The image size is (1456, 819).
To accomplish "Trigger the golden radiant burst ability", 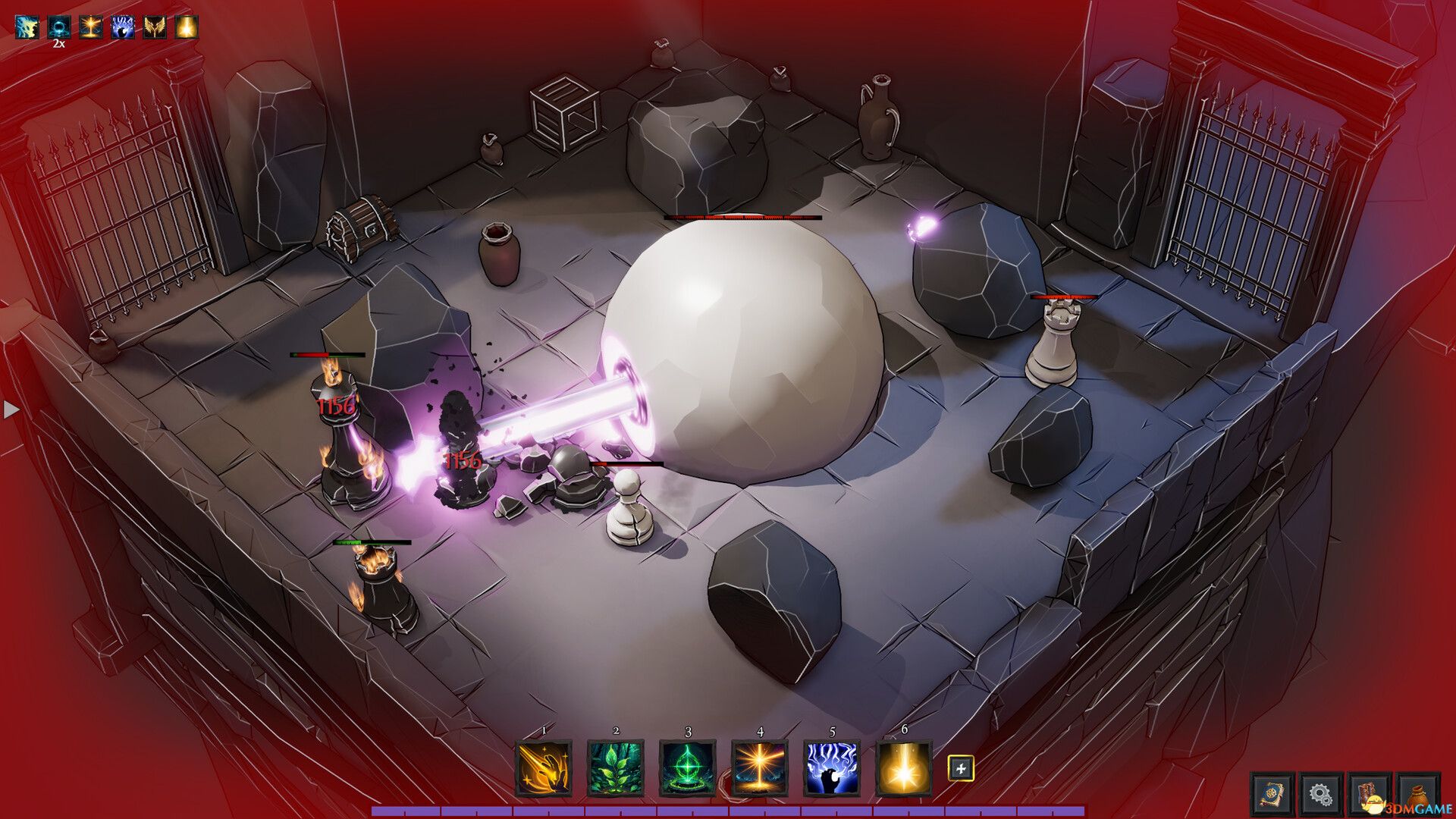I will [904, 768].
